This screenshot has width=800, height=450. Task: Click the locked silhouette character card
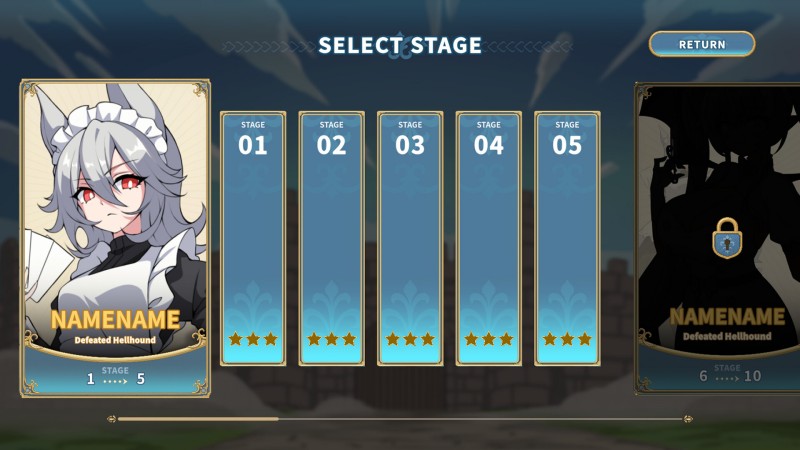pos(720,238)
